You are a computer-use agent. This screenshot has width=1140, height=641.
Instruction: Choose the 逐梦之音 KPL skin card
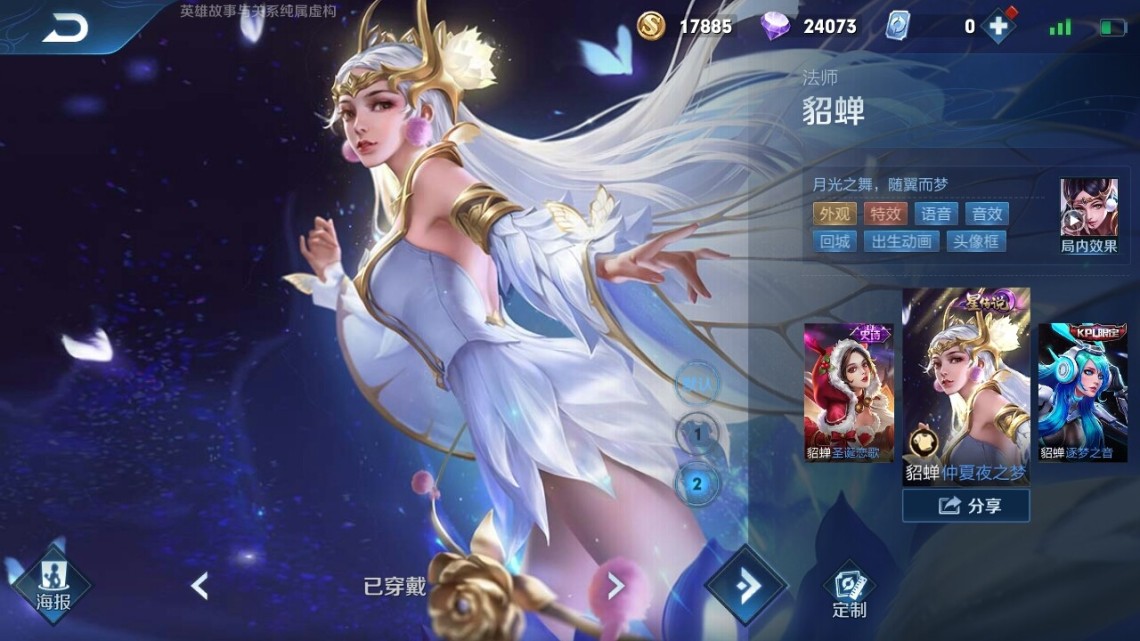click(x=1082, y=392)
